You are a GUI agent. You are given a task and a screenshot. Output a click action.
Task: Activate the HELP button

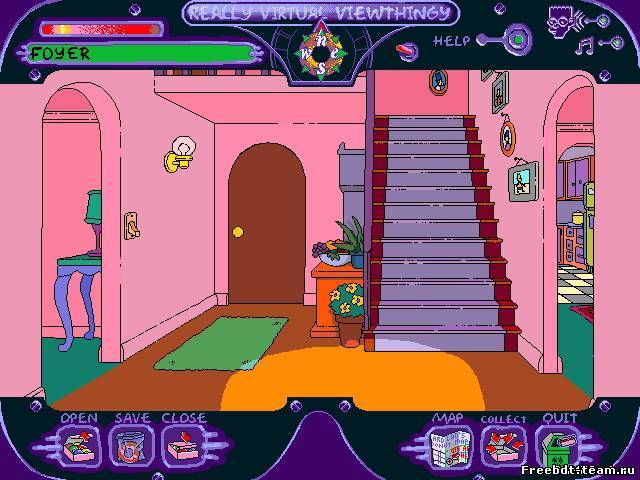point(516,41)
